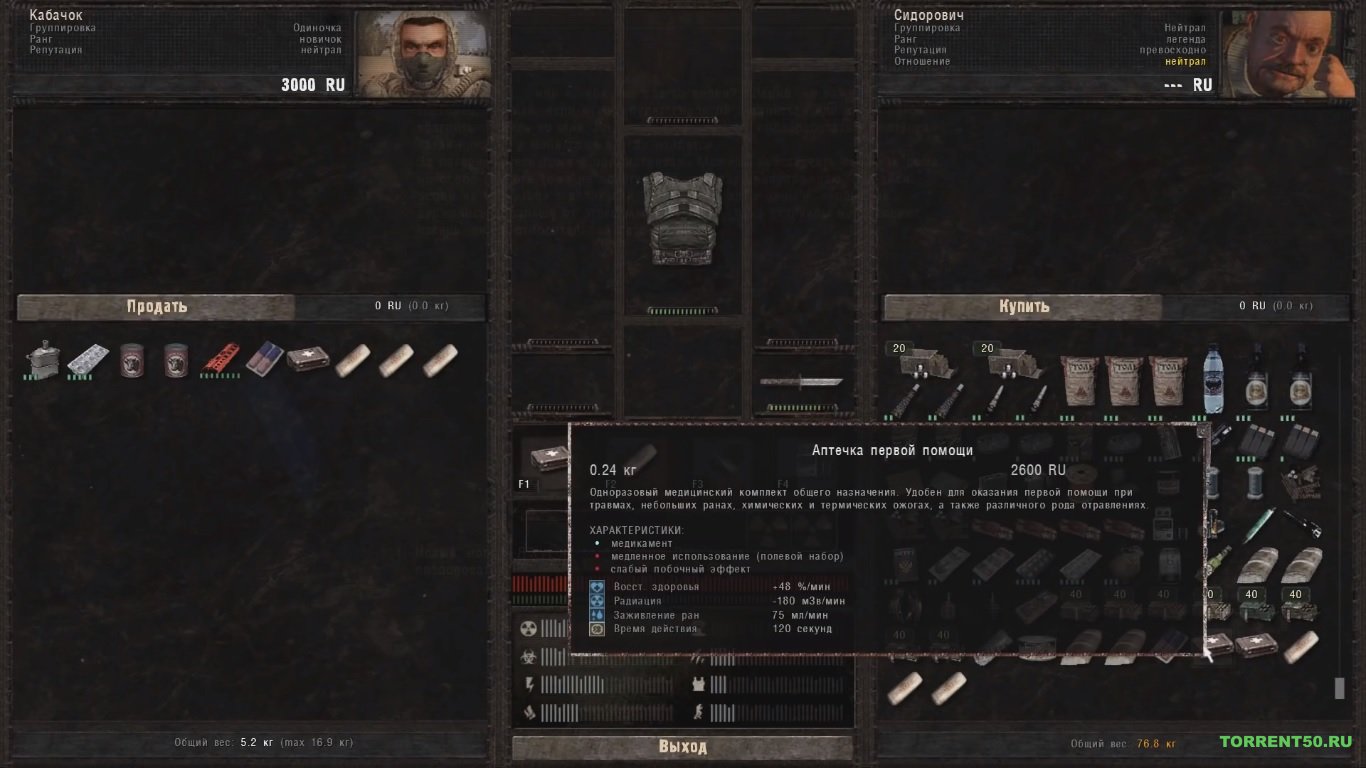
Task: Choose the water bottle in trader stock
Action: click(x=1213, y=380)
